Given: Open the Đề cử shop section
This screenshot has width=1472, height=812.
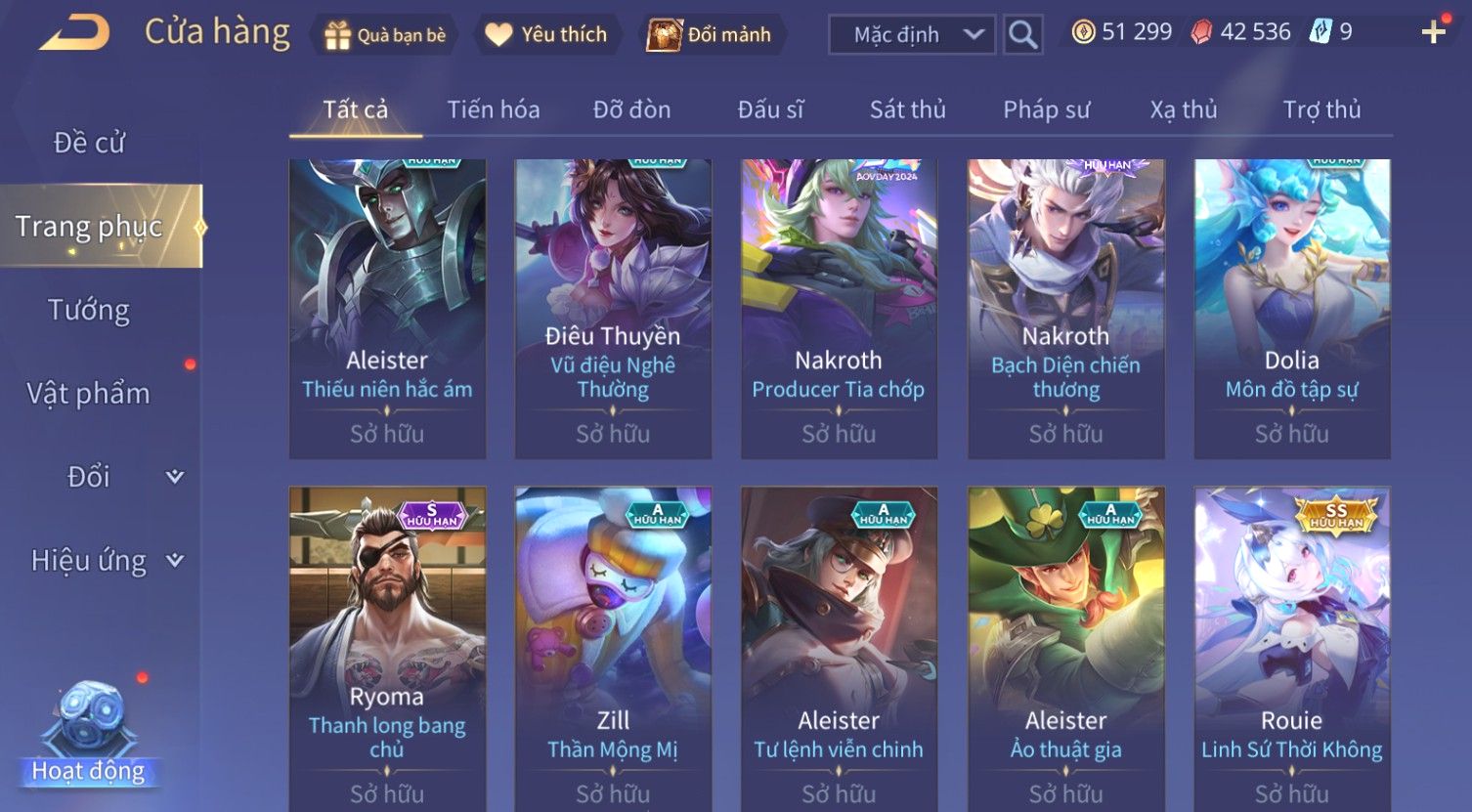Looking at the screenshot, I should click(x=89, y=143).
